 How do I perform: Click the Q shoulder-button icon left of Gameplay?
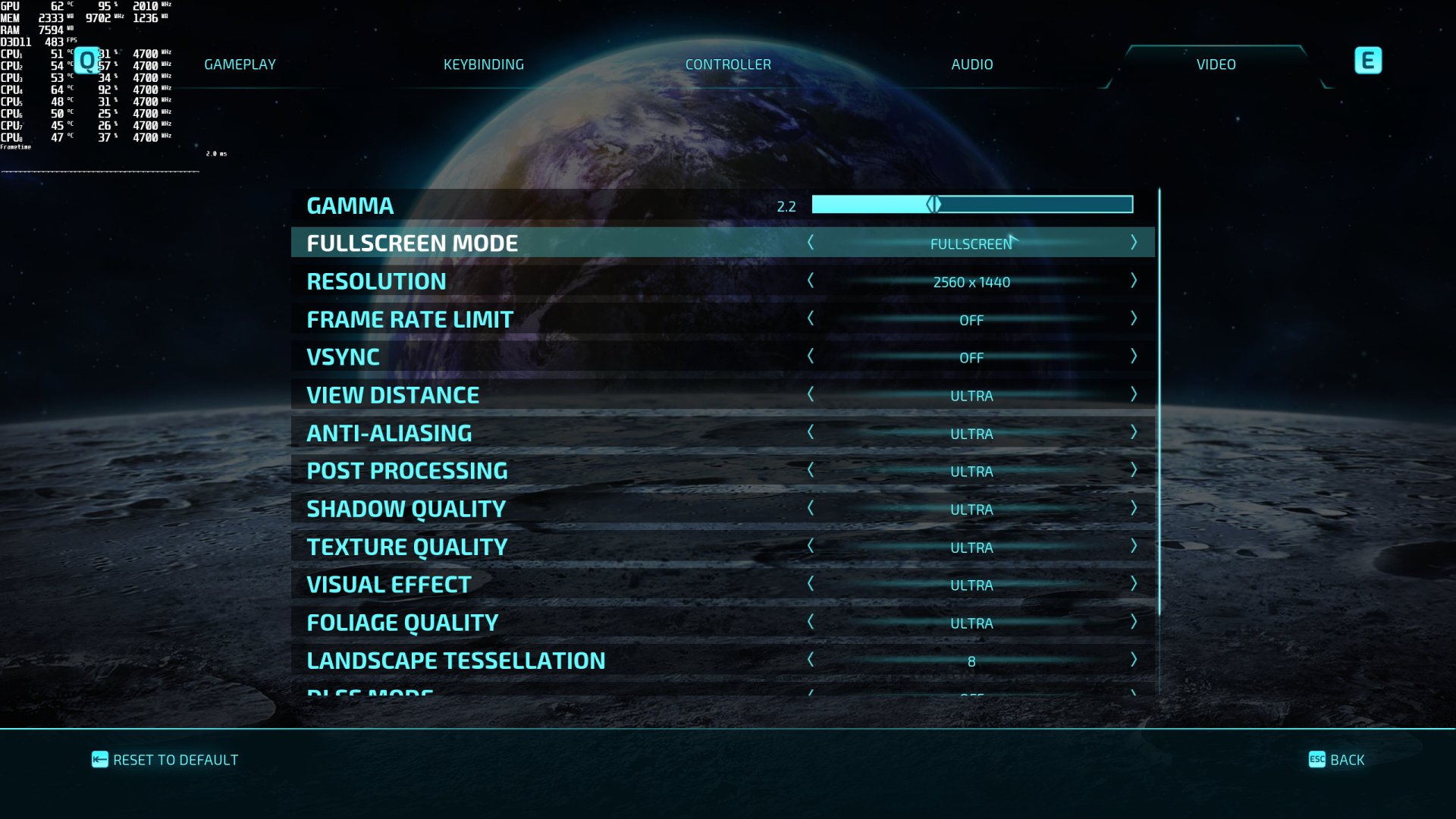pyautogui.click(x=86, y=61)
